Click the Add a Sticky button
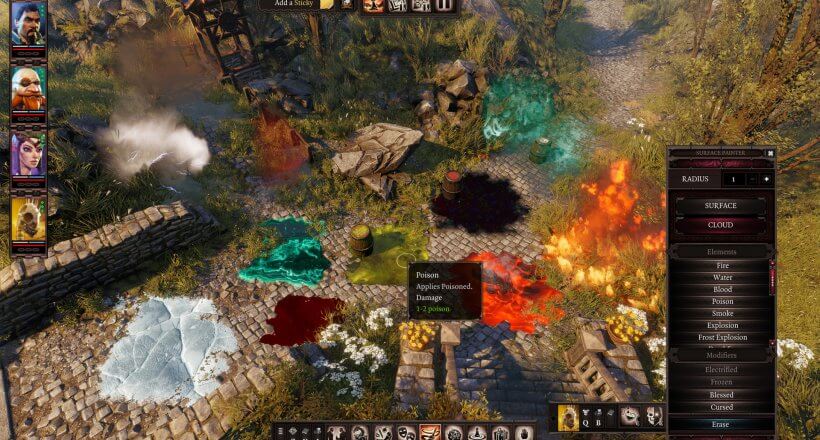Viewport: 820px width, 440px height. coord(290,5)
